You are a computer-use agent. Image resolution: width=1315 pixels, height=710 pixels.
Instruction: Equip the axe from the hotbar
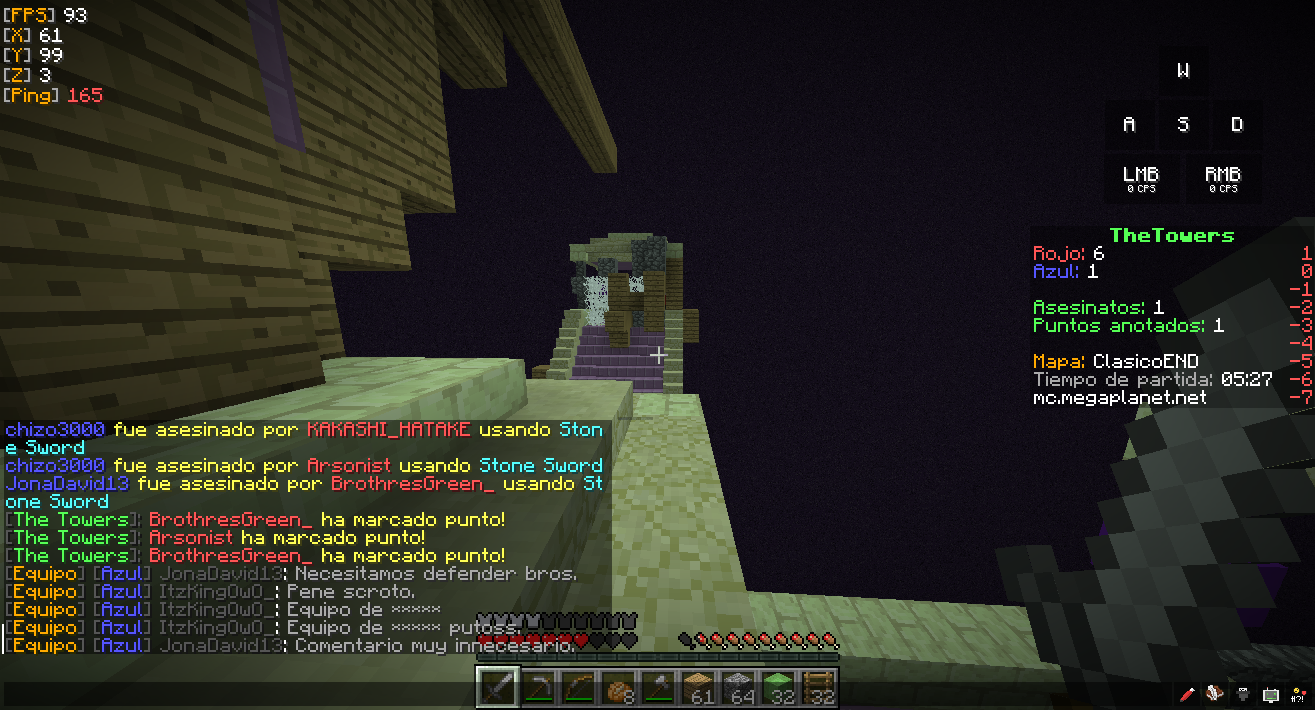click(658, 688)
